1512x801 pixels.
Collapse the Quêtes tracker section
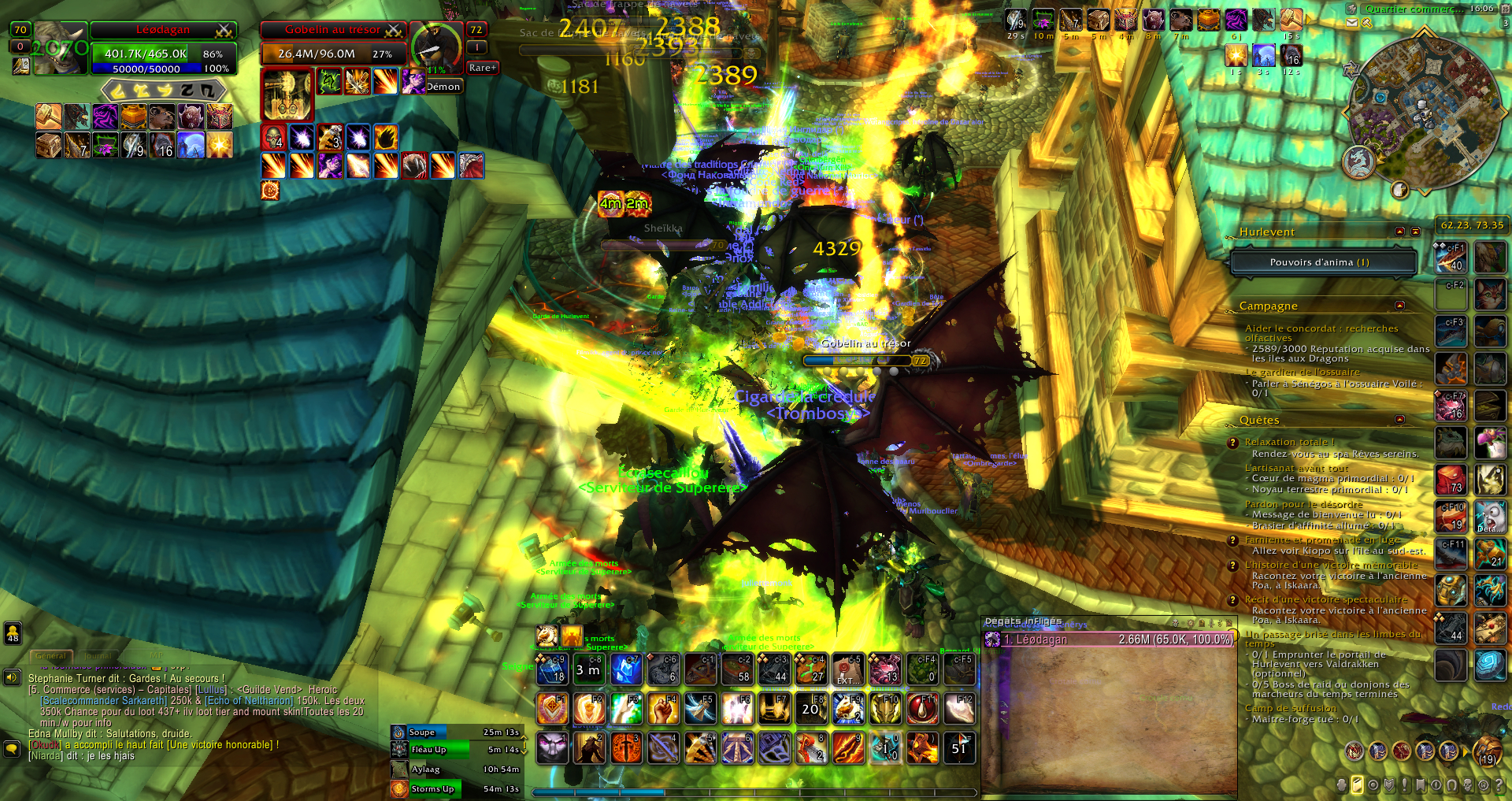(1399, 420)
